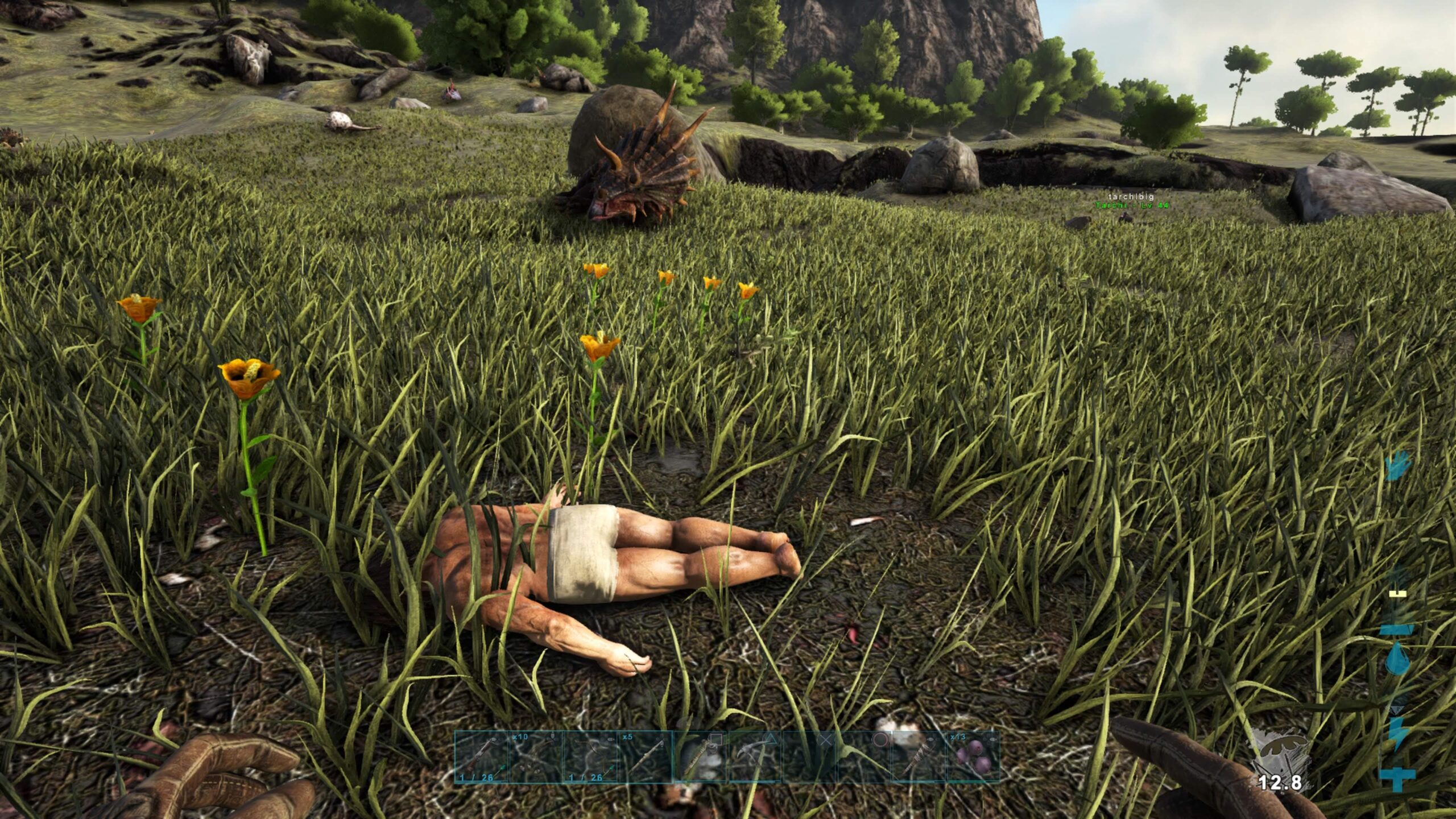This screenshot has height=819, width=1456.
Task: Select the bow in the hotbar
Action: [591, 758]
